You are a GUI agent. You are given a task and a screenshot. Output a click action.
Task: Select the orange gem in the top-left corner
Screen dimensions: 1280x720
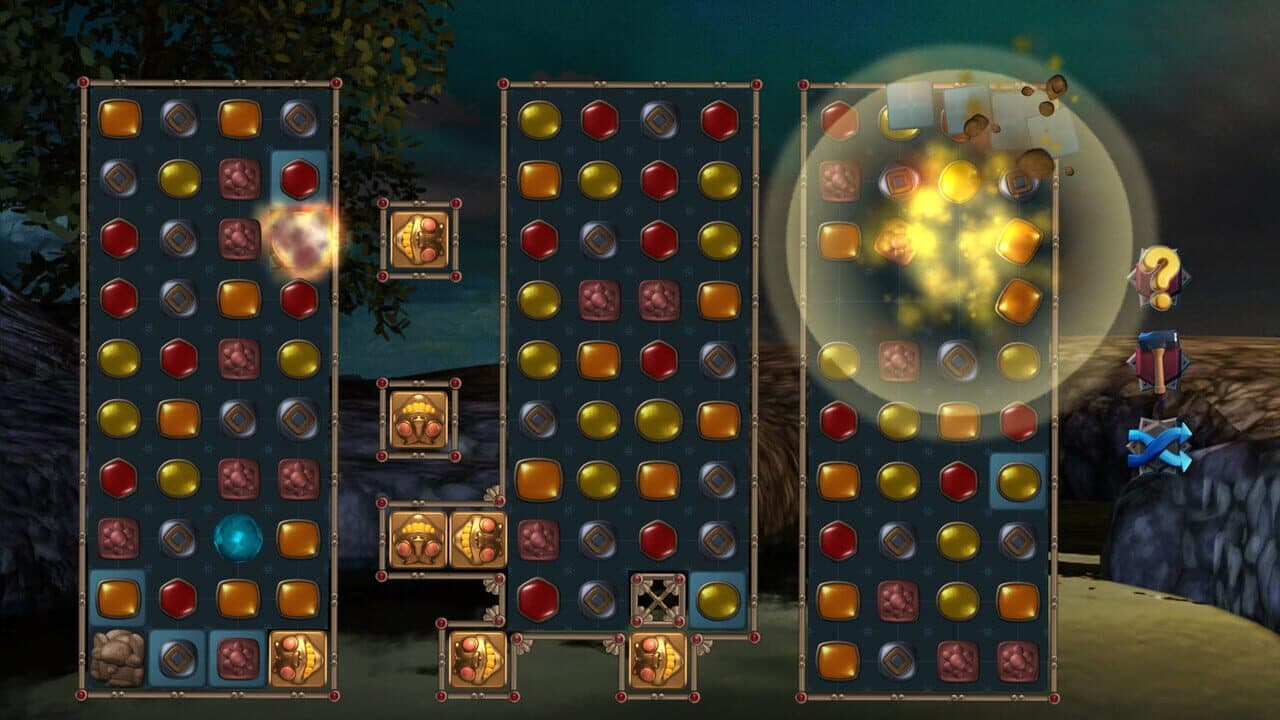click(x=118, y=118)
